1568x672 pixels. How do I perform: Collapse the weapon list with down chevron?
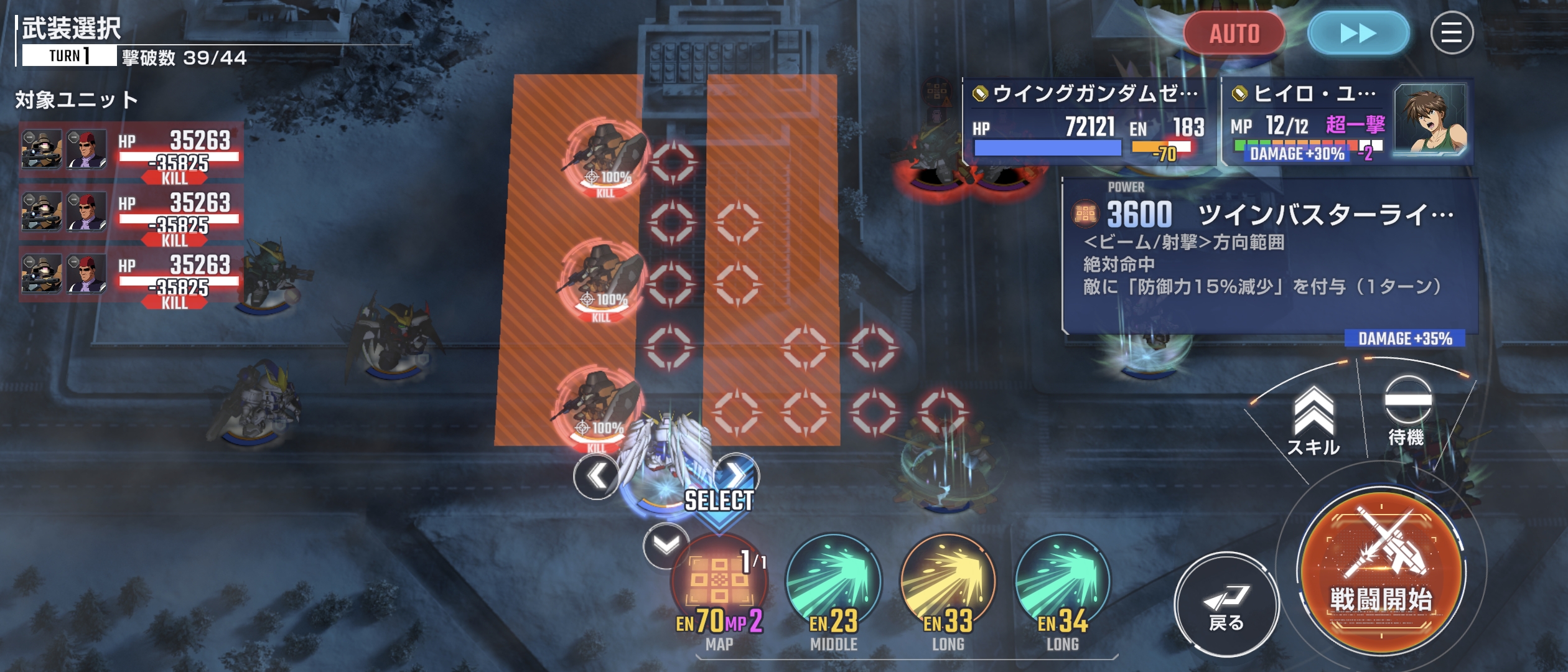[666, 546]
